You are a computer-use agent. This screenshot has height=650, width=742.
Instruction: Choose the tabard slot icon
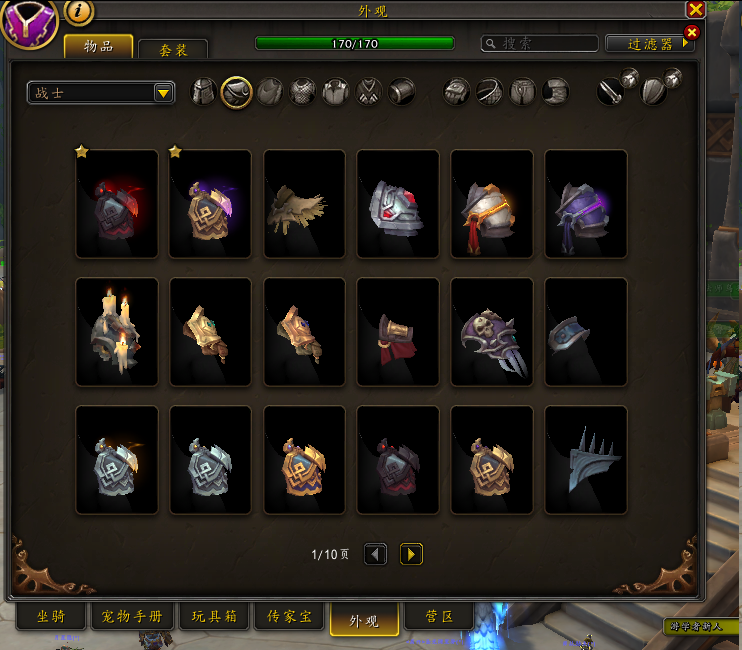point(369,92)
